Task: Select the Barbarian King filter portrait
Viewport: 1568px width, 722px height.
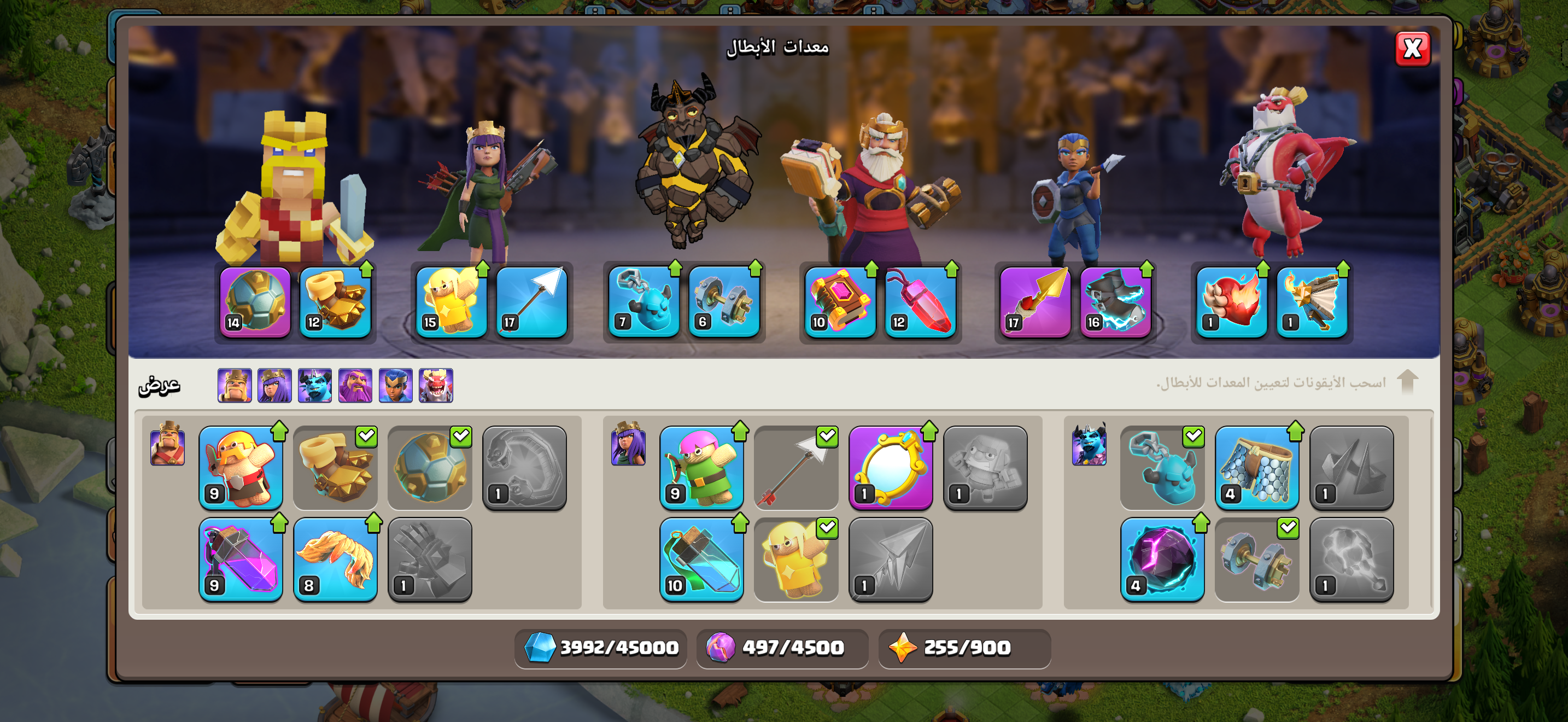Action: (x=235, y=386)
